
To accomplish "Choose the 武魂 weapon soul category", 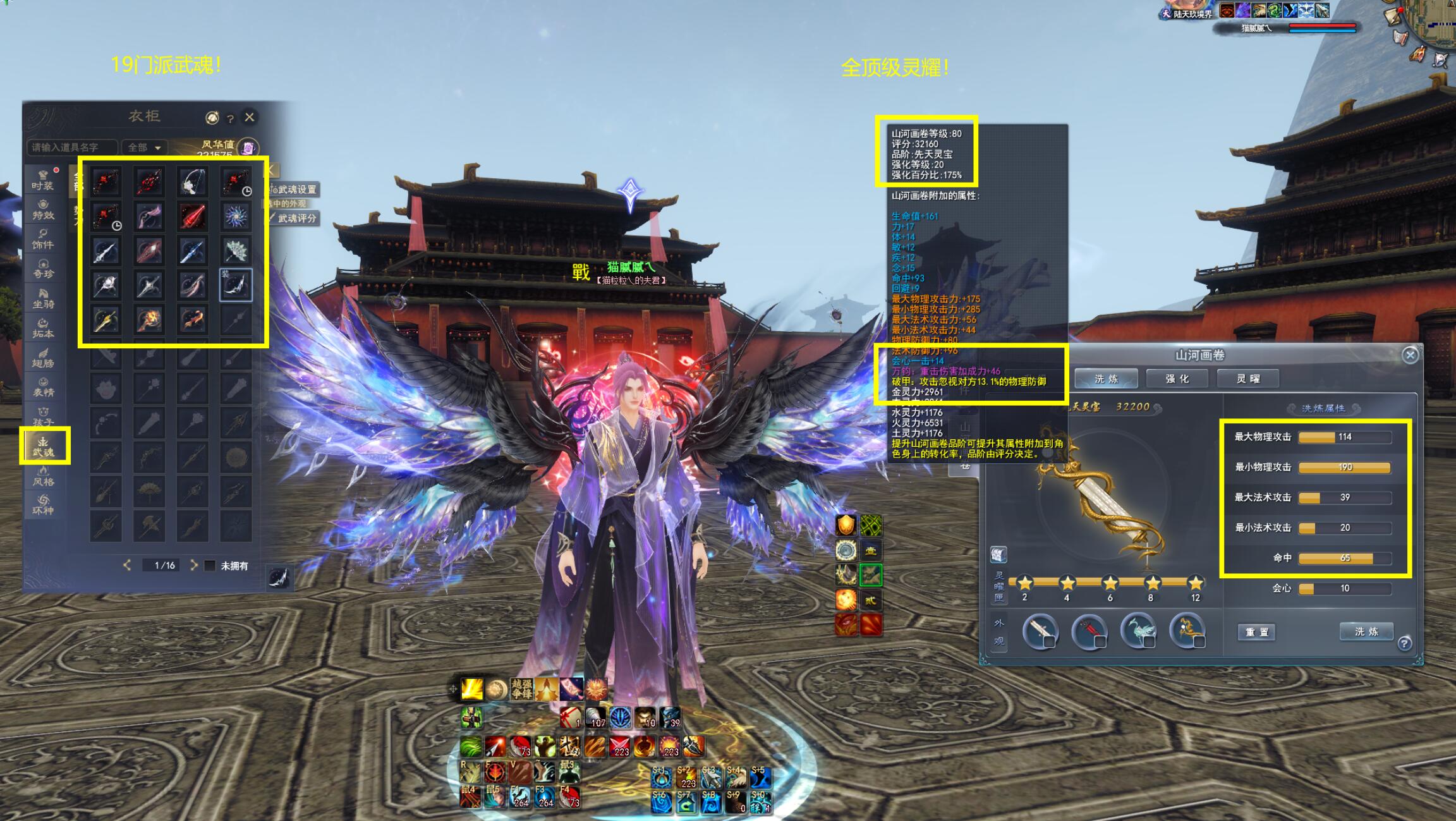I will 44,446.
